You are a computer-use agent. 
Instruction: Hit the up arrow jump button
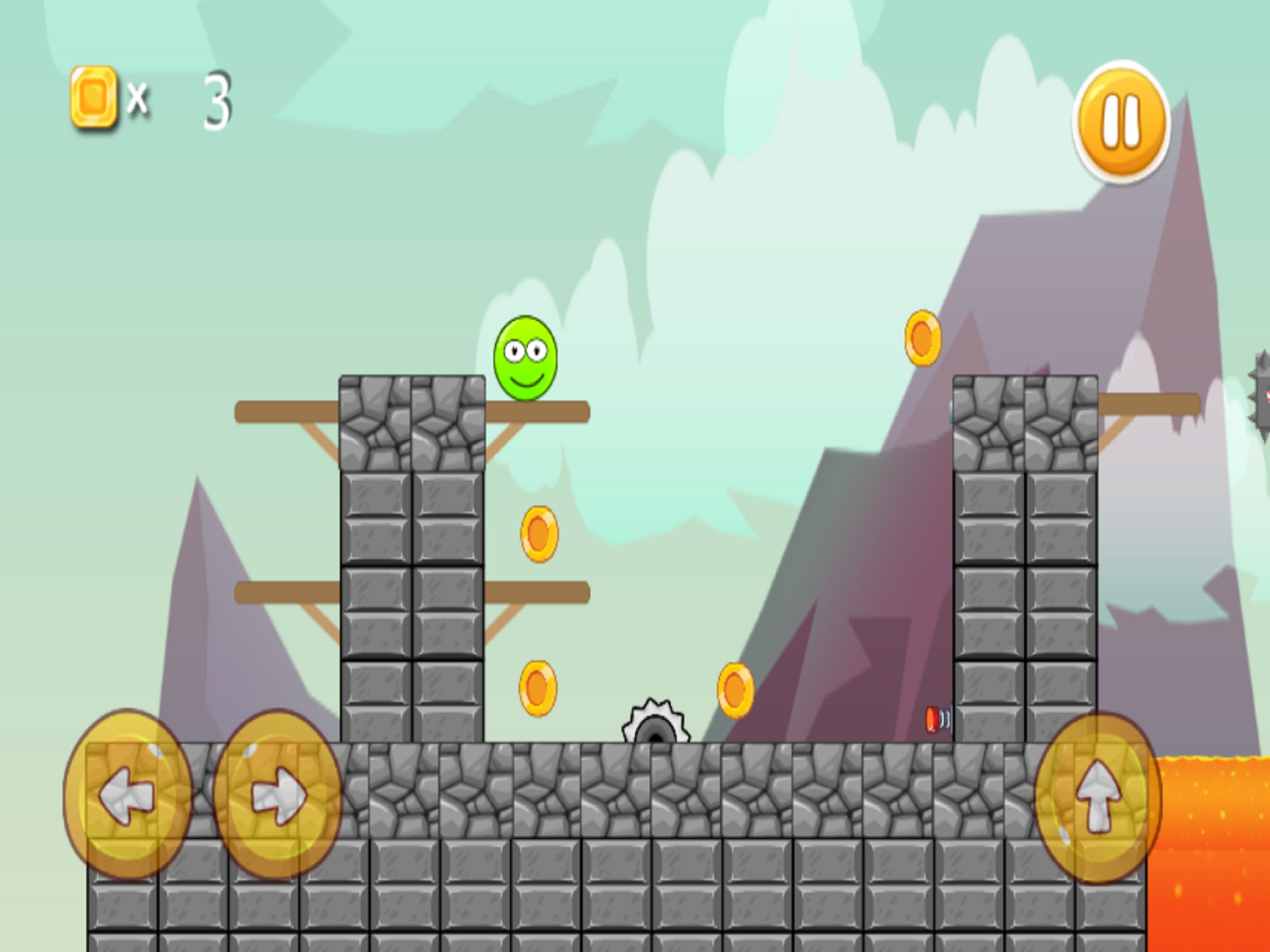point(1098,797)
